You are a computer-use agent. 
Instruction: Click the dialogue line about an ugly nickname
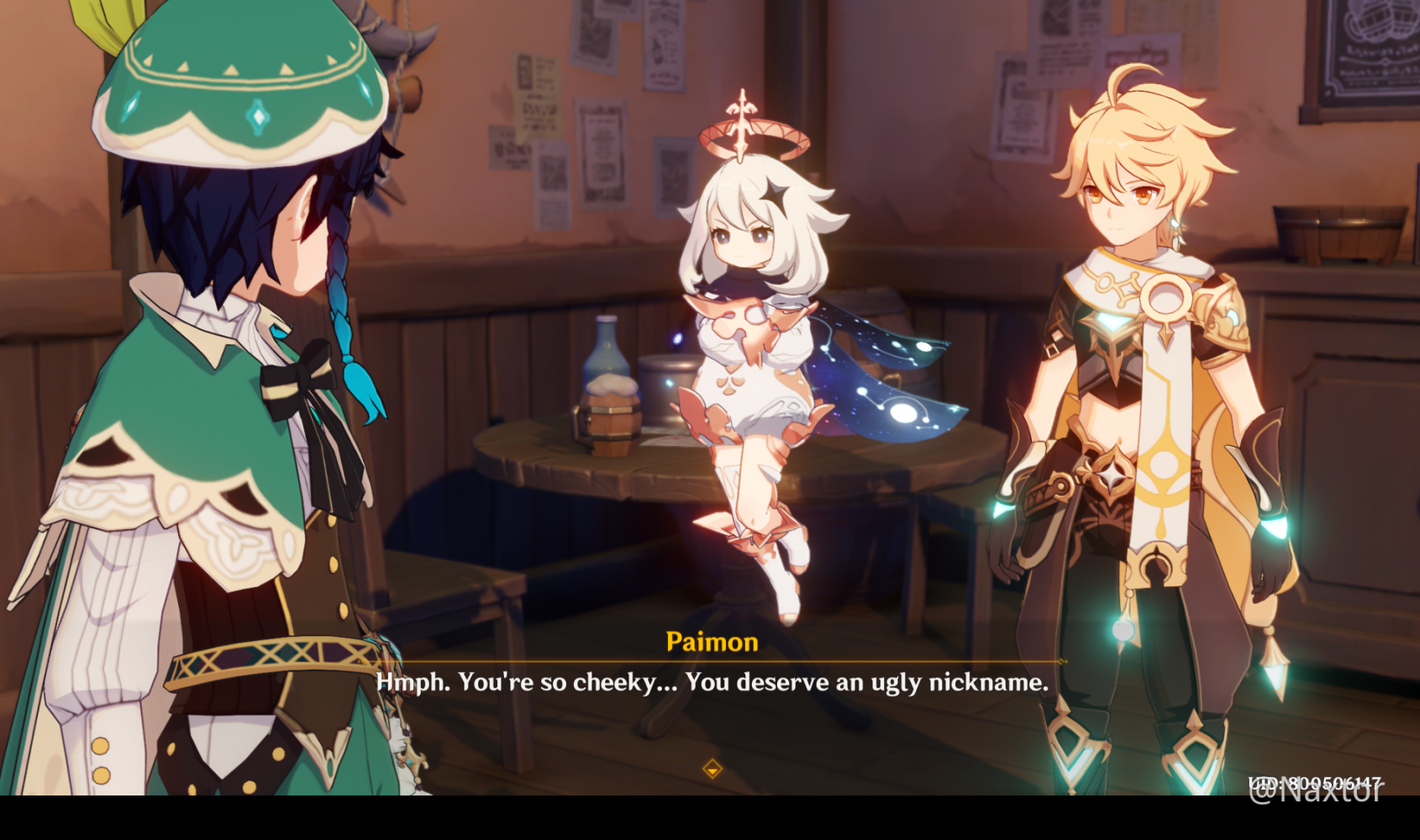pos(710,683)
